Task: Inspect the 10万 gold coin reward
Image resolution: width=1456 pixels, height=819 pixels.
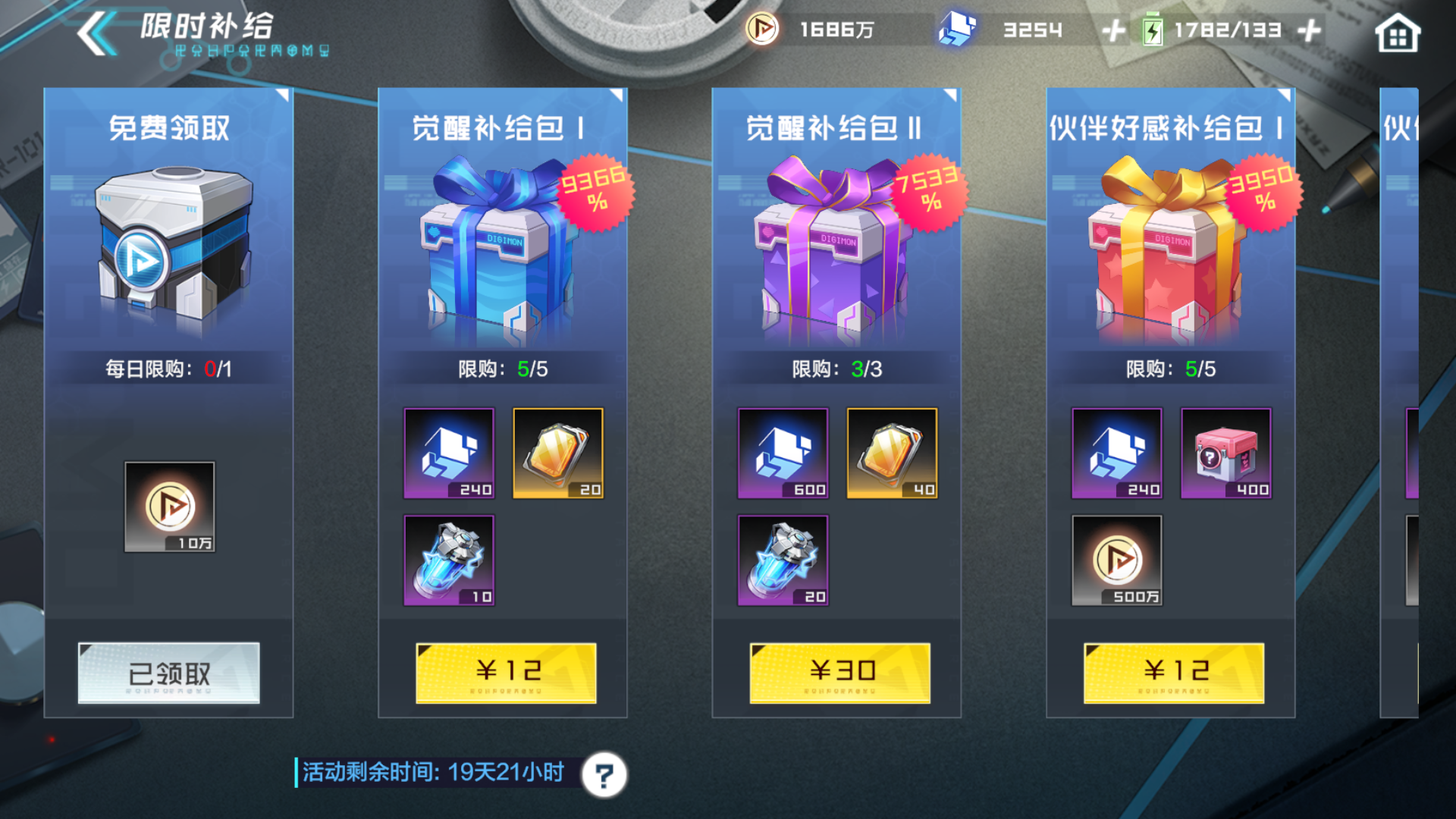Action: [170, 507]
